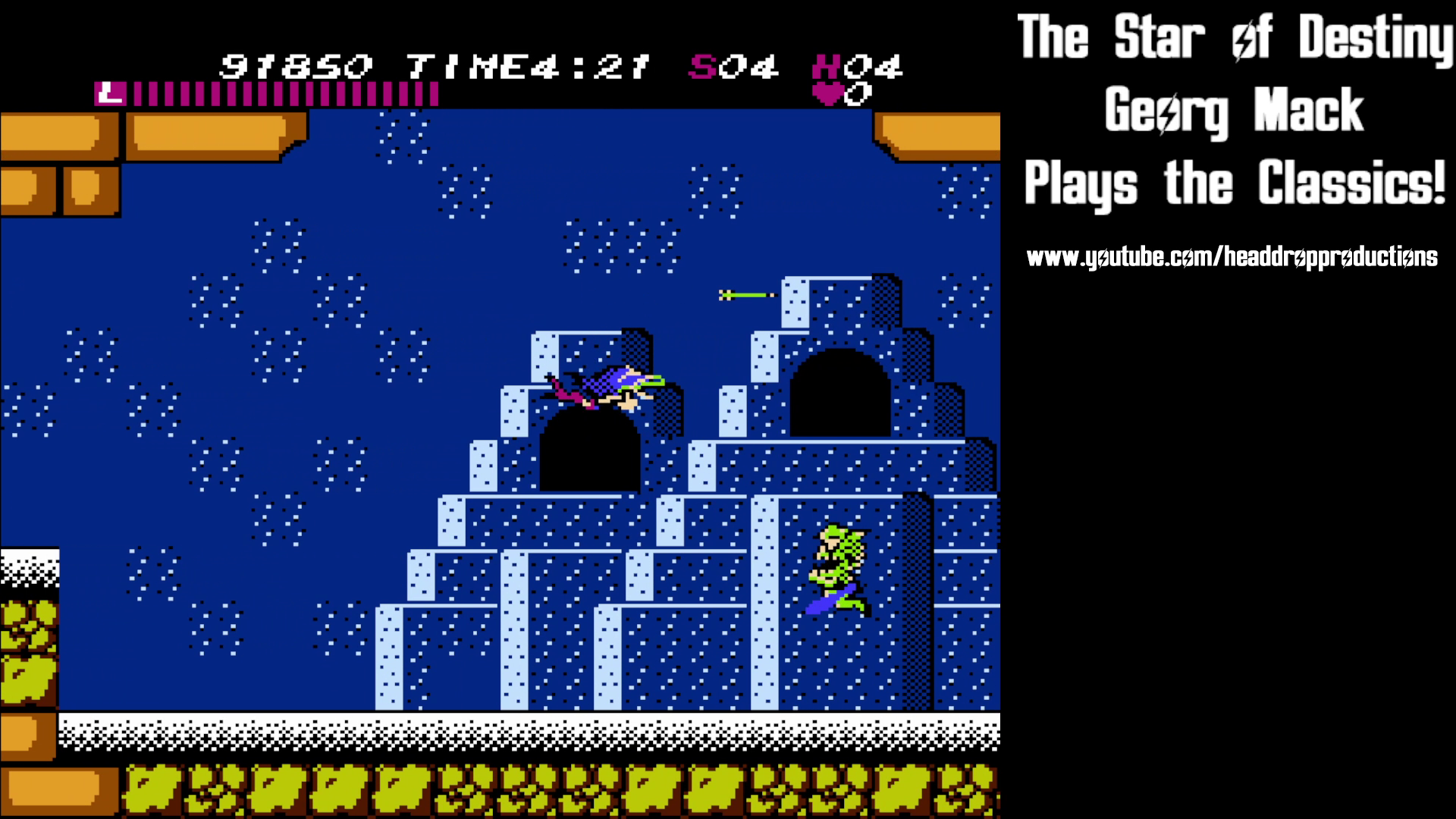Click the heart icon in the HUD
This screenshot has height=819, width=1456.
click(x=828, y=93)
